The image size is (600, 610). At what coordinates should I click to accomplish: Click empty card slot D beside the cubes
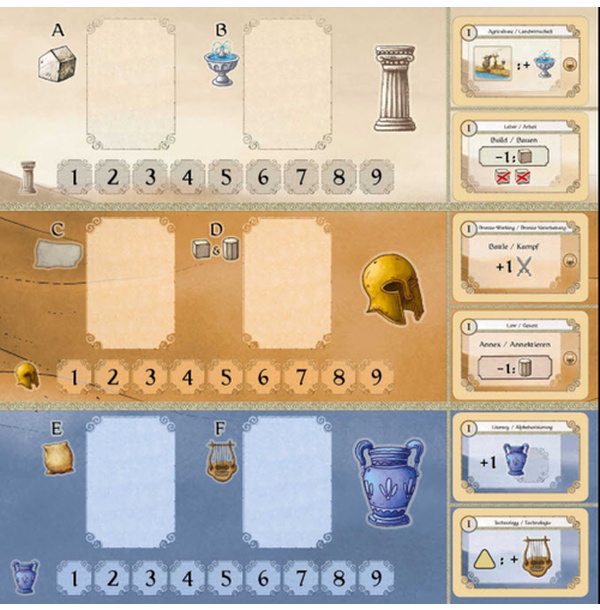(x=288, y=283)
